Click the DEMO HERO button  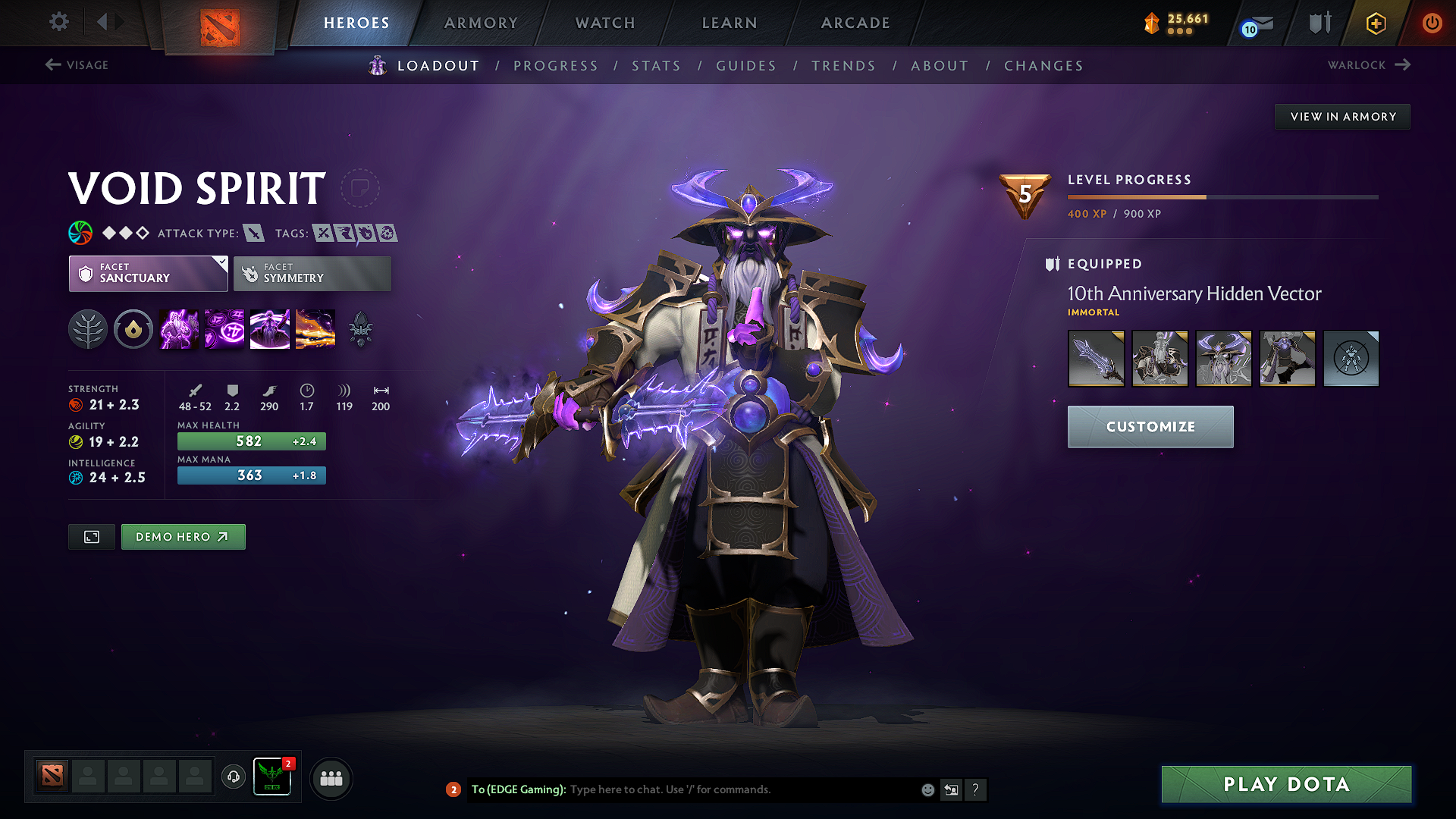point(183,536)
